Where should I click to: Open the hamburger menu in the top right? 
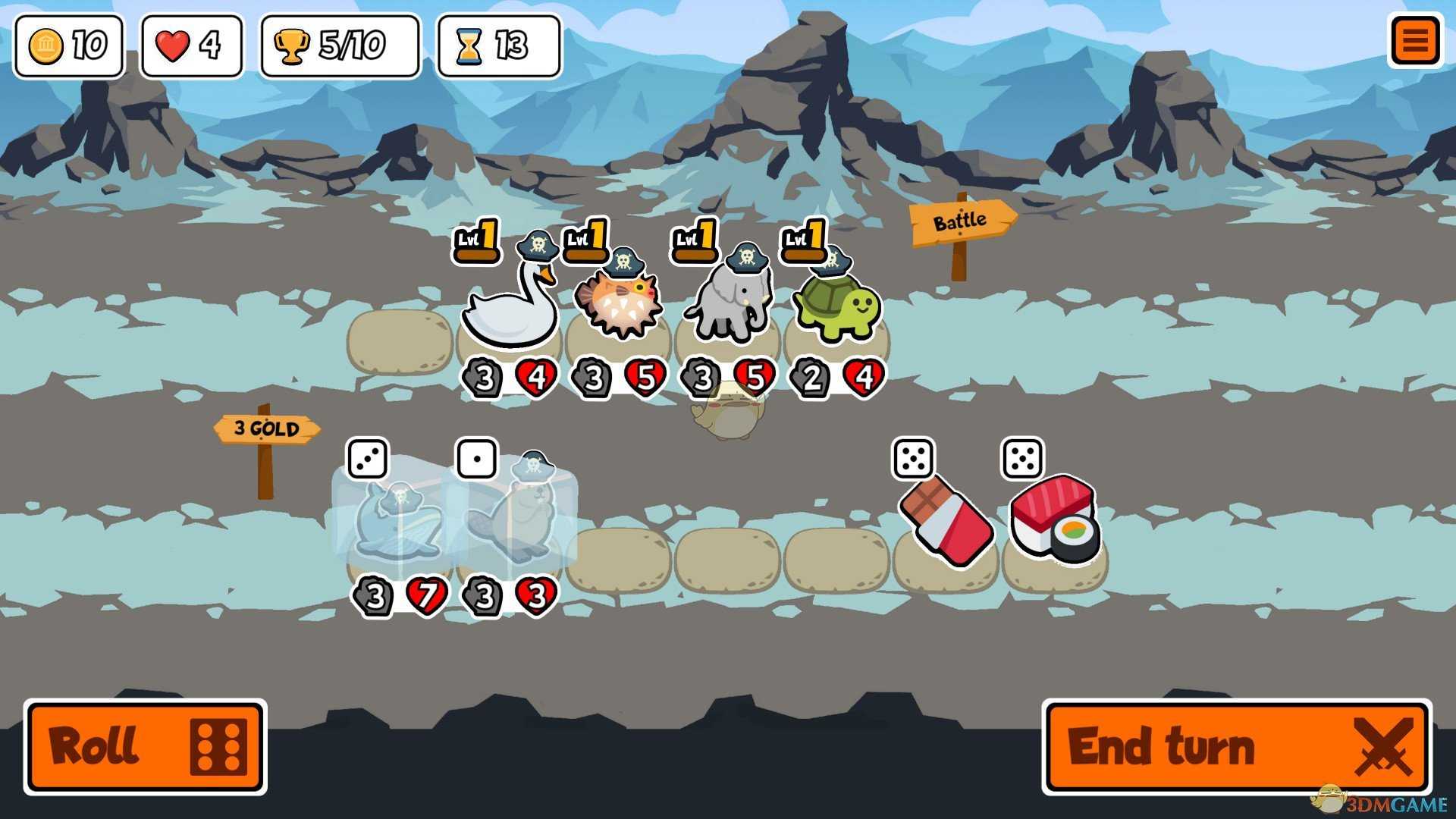(1415, 42)
